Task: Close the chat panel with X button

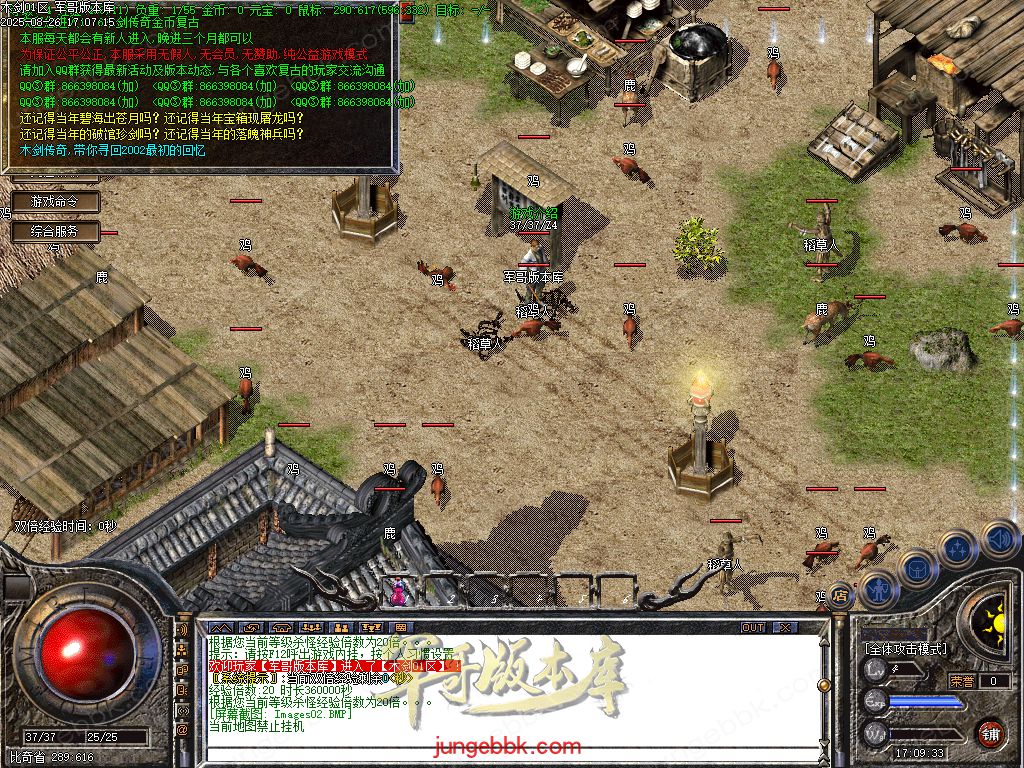Action: [x=785, y=627]
